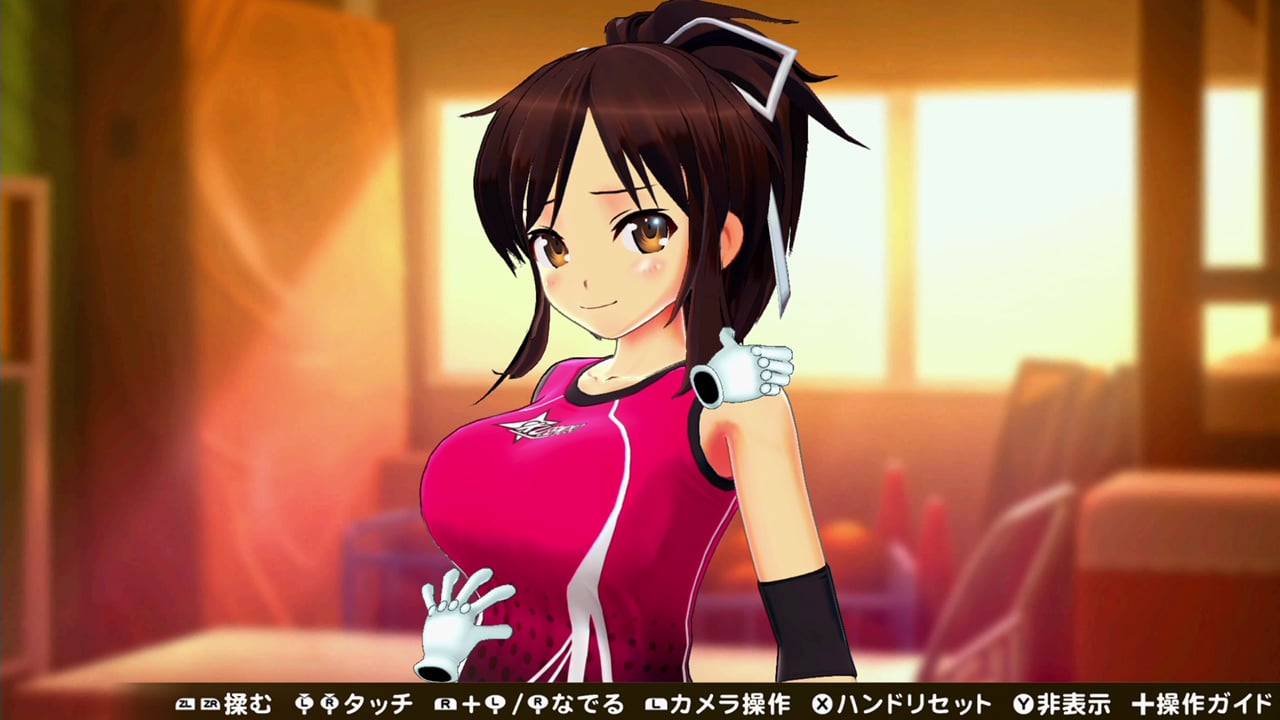Open the 操作ガイド controls guide
1280x720 pixels.
click(1215, 705)
